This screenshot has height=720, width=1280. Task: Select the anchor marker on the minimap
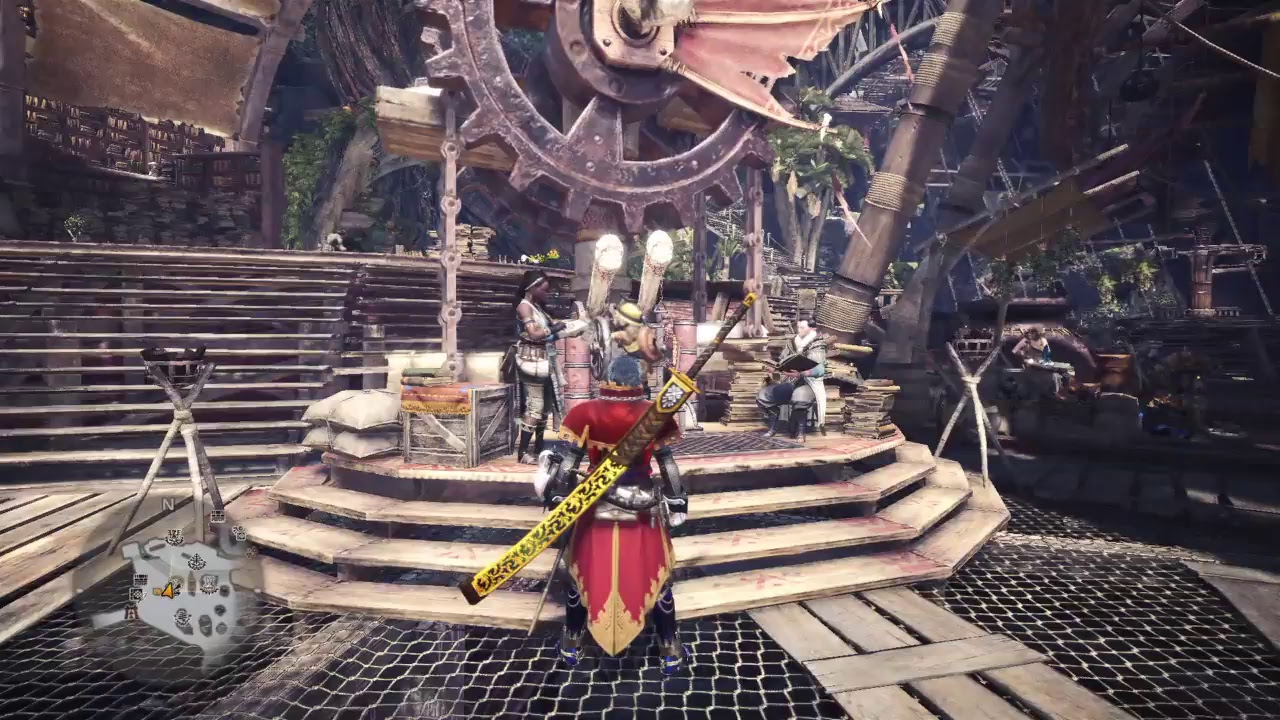tap(196, 561)
